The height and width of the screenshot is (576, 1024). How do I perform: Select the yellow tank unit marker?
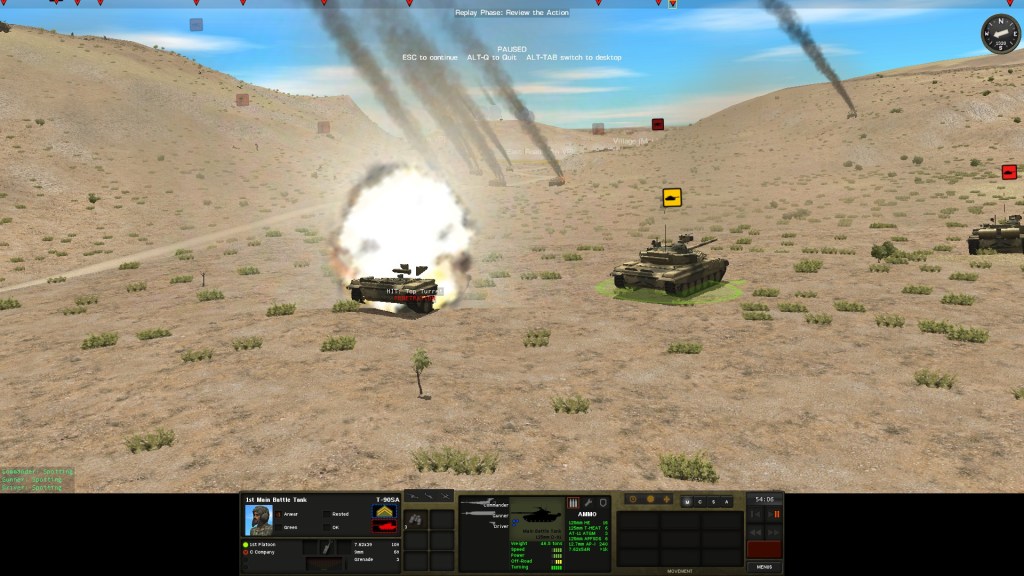pyautogui.click(x=672, y=198)
